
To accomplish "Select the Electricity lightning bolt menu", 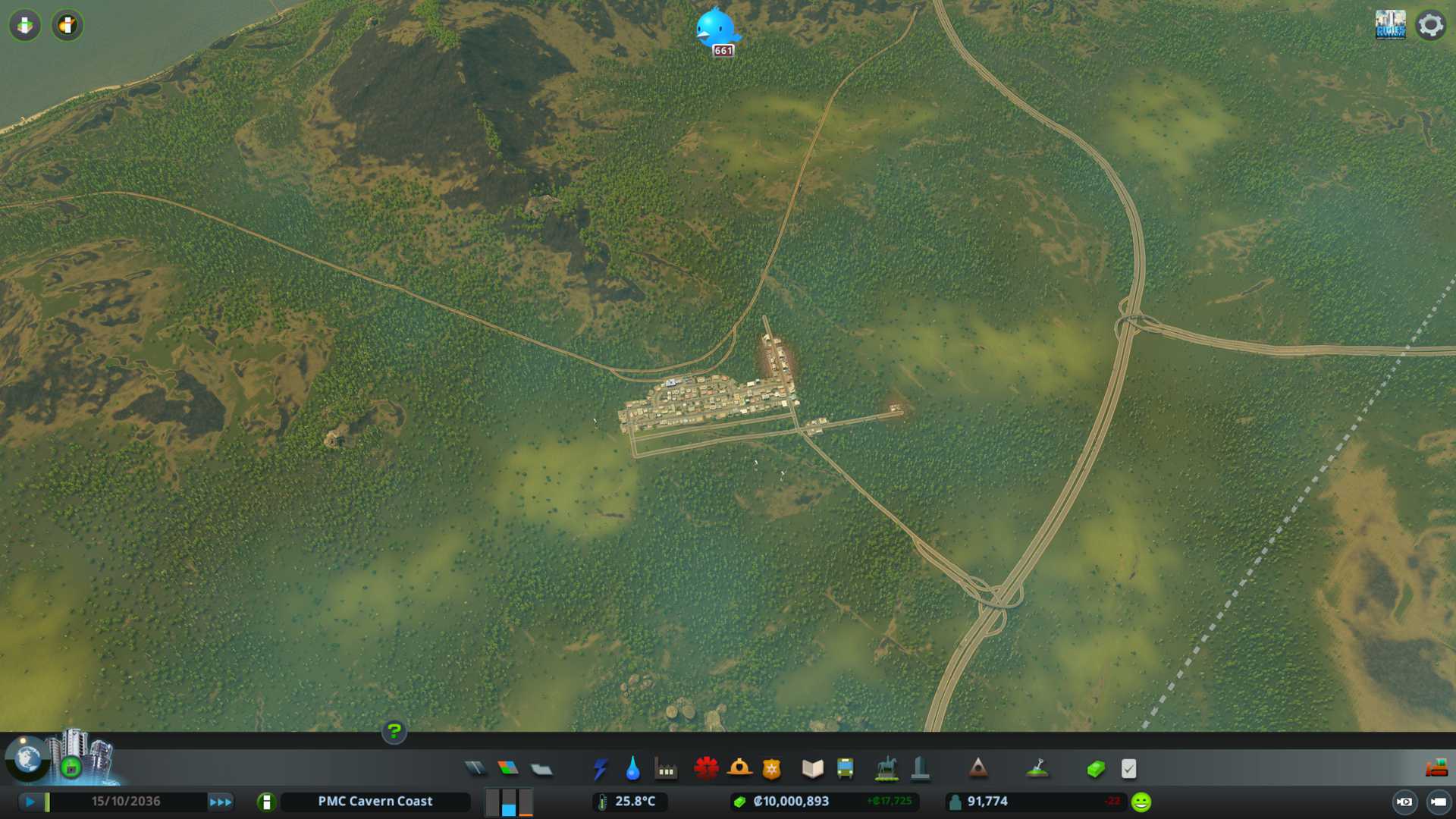I will (600, 769).
